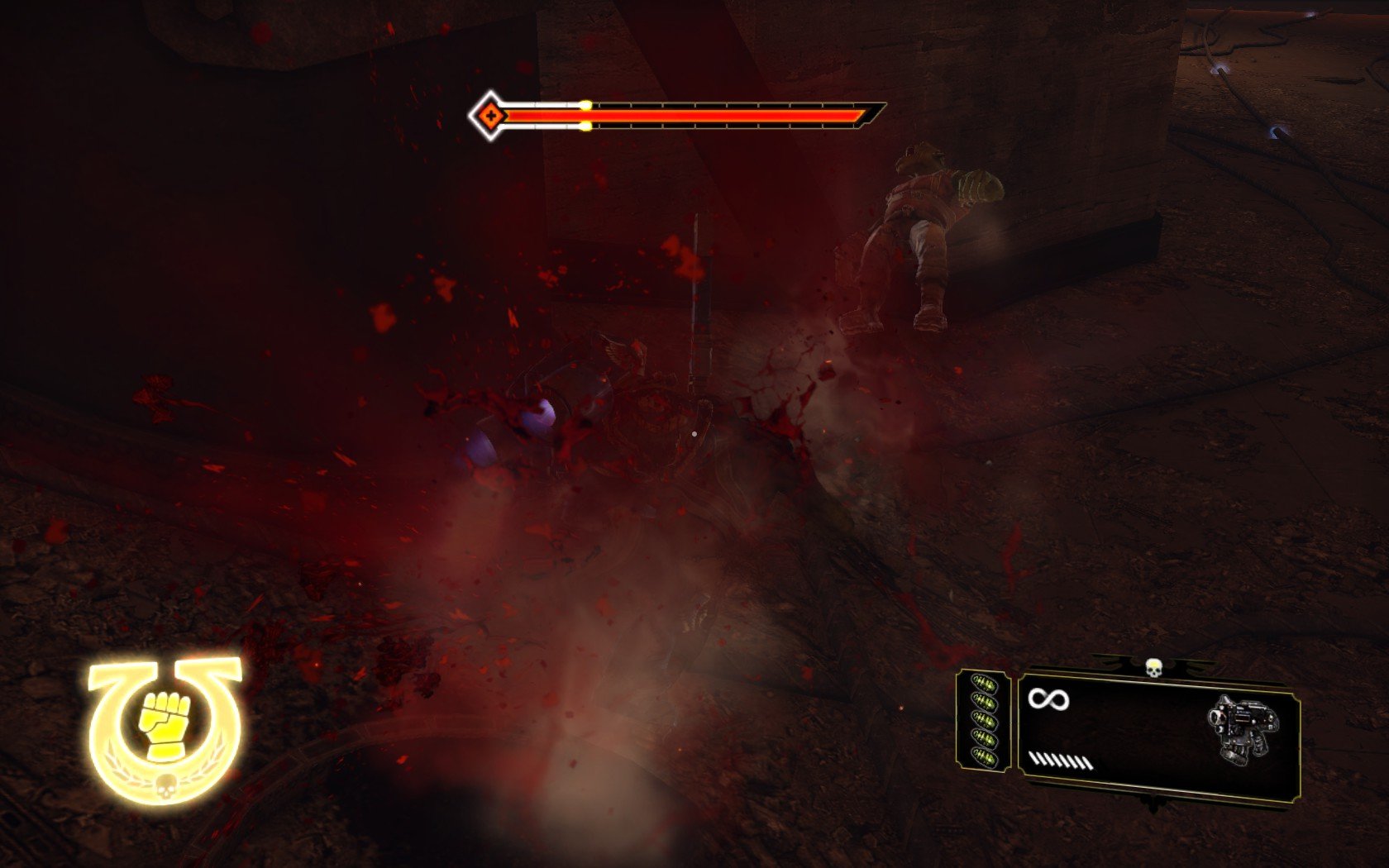This screenshot has height=868, width=1389.
Task: Click the clip count hash marks
Action: pos(1060,761)
